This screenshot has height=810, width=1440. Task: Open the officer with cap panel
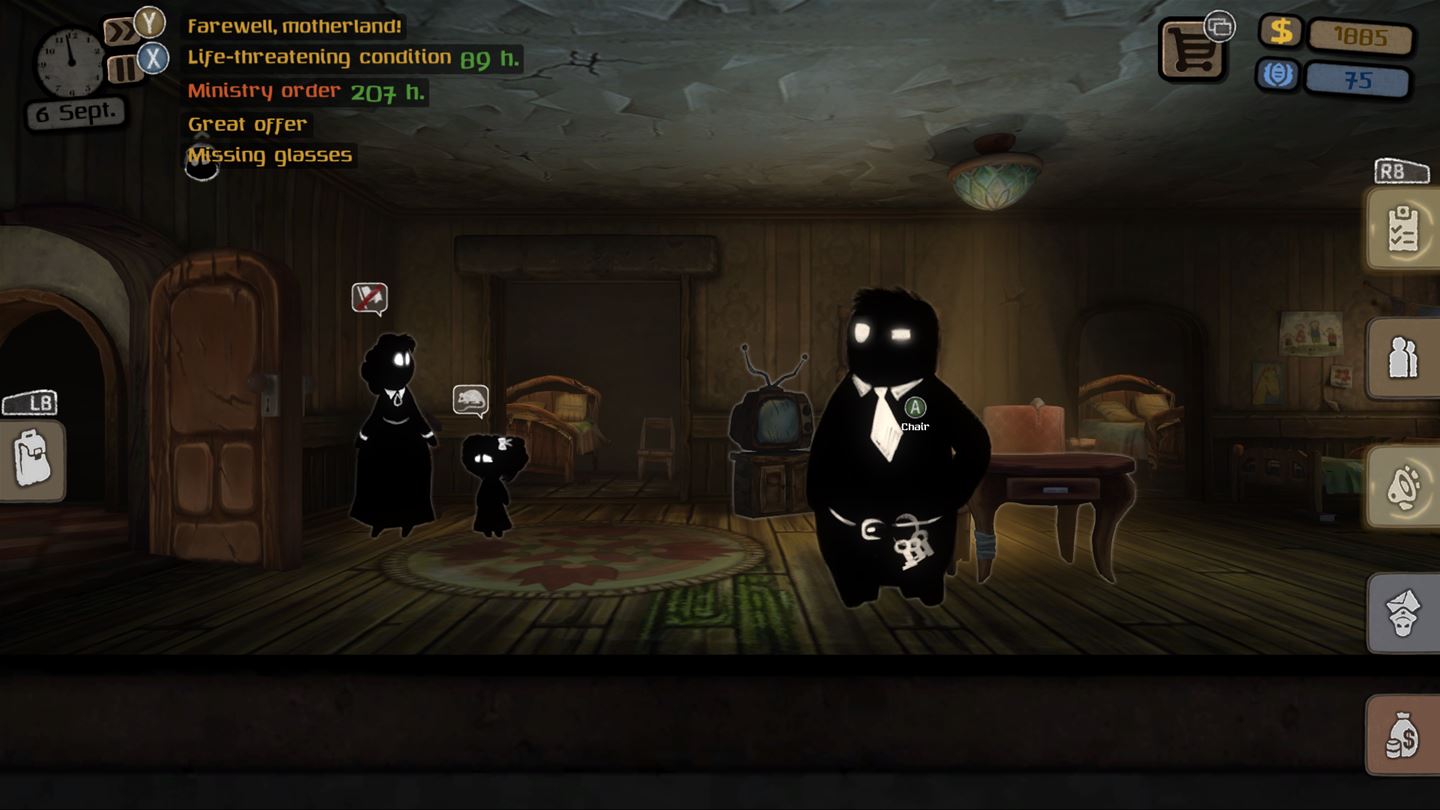pyautogui.click(x=1403, y=613)
